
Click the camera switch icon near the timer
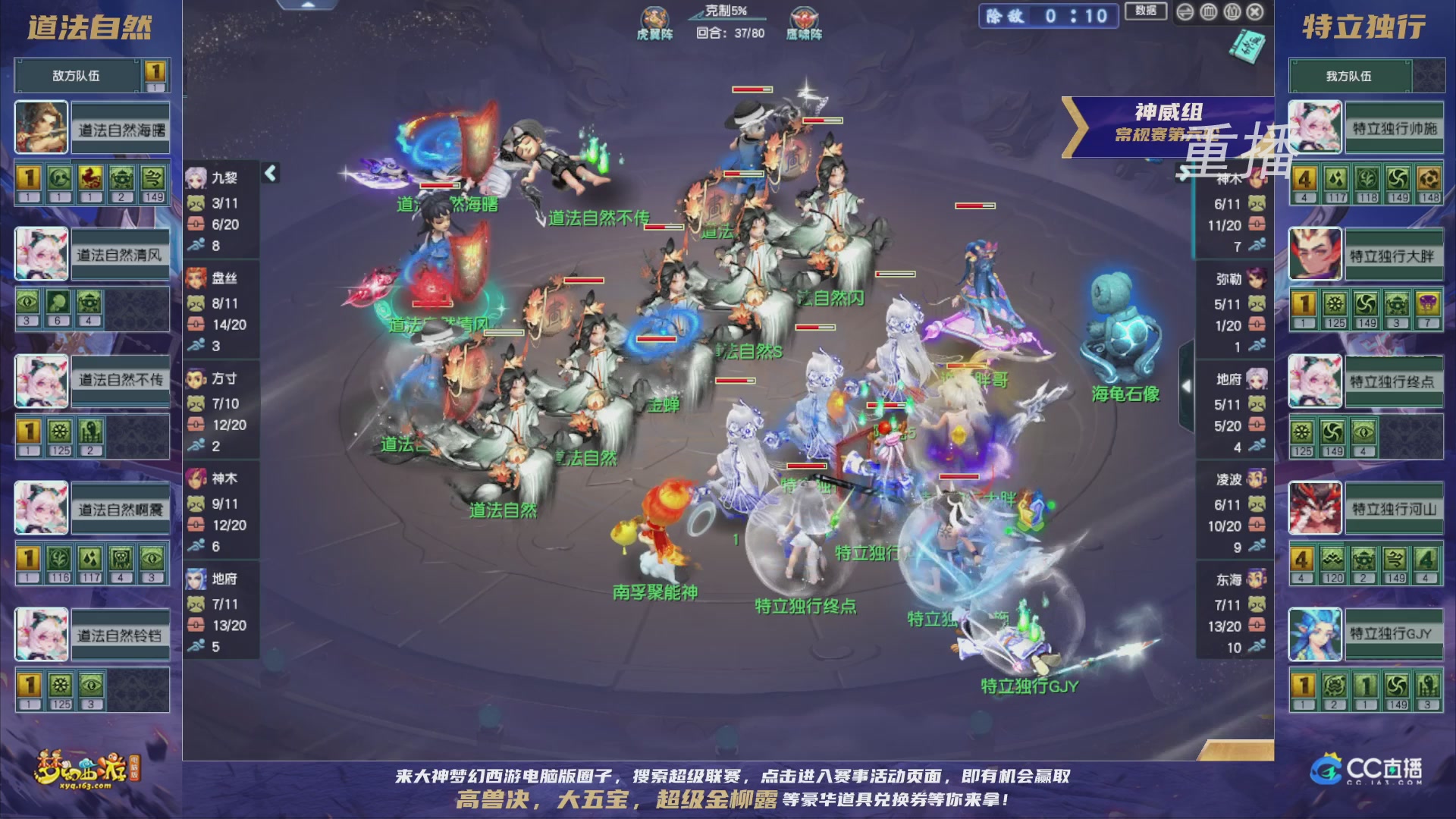point(1185,12)
